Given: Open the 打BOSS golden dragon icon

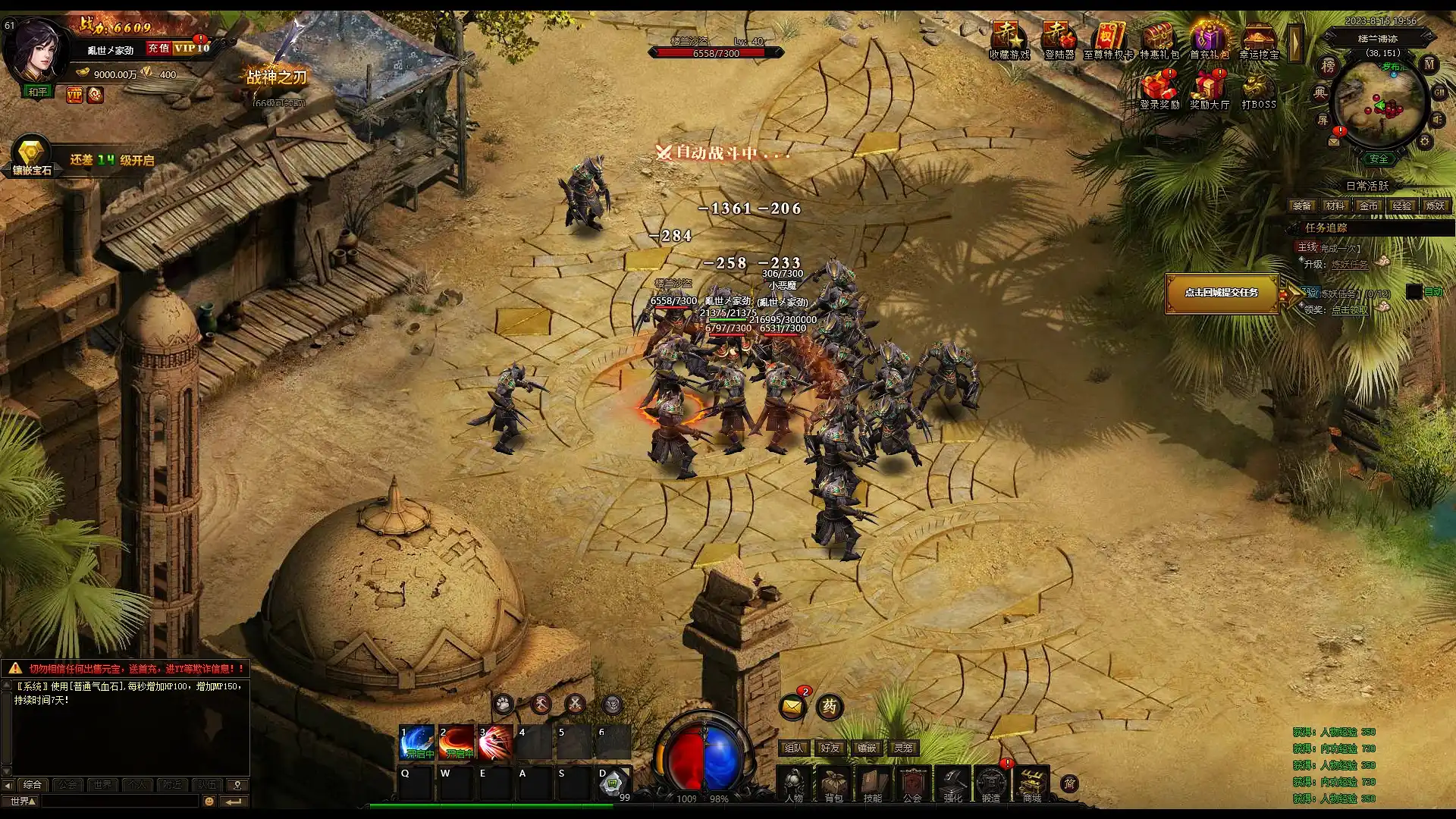Looking at the screenshot, I should coord(1259,89).
